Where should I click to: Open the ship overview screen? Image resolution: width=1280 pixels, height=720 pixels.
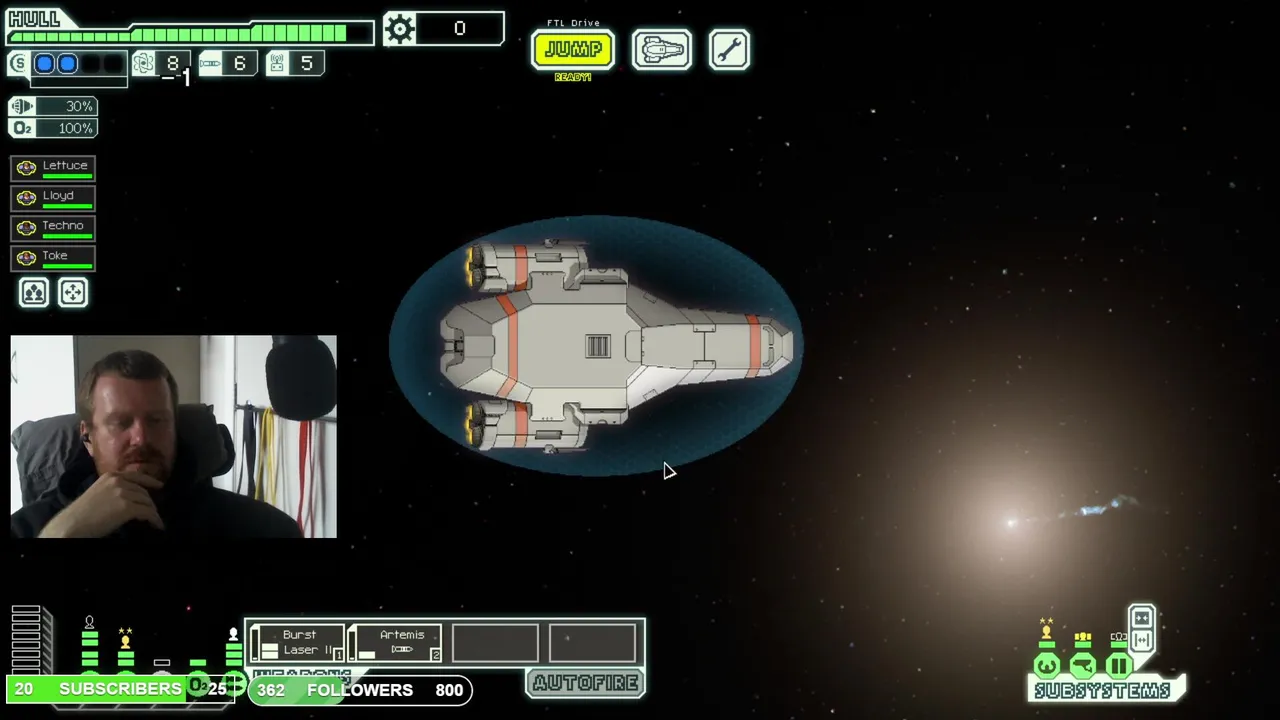click(x=661, y=49)
